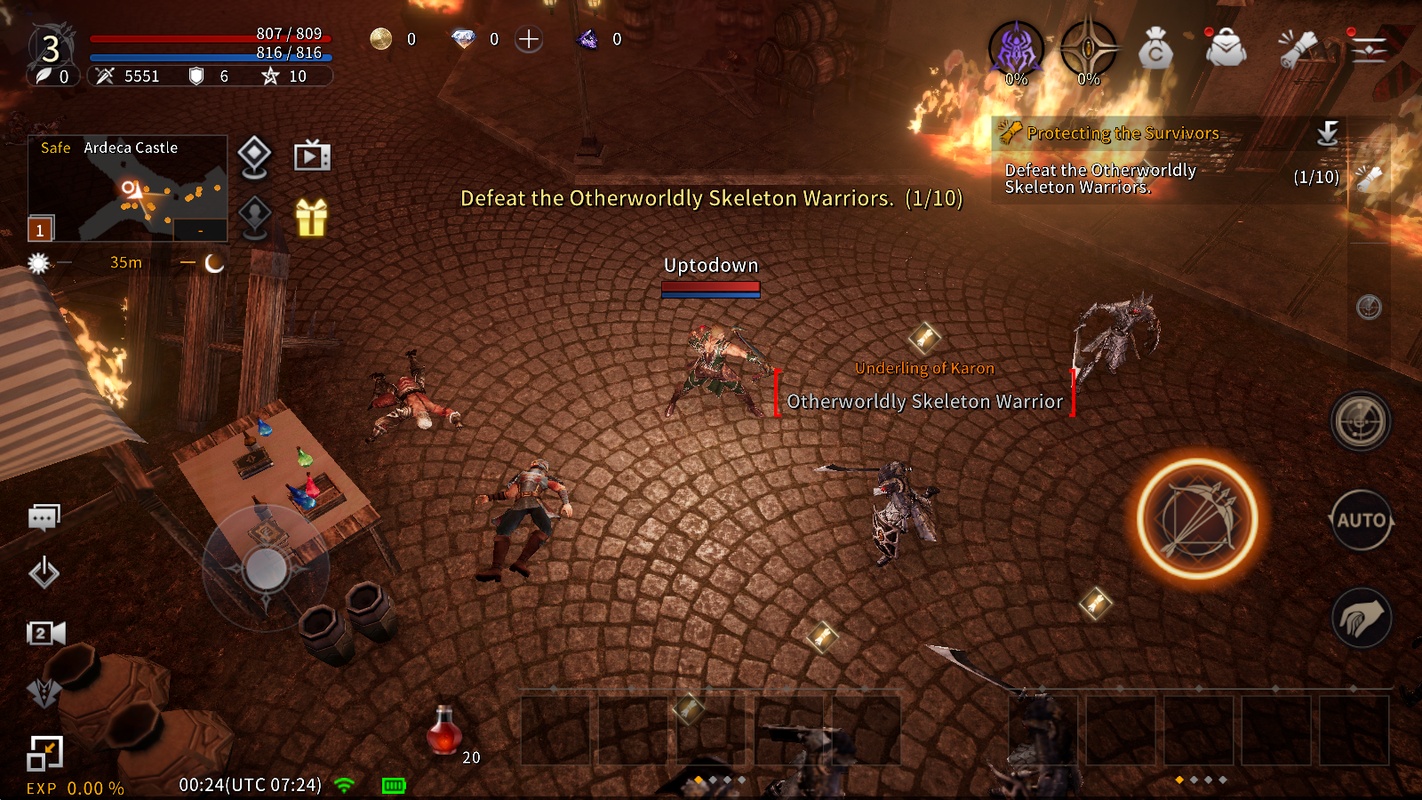Switch the camera view mode icon

tap(45, 632)
